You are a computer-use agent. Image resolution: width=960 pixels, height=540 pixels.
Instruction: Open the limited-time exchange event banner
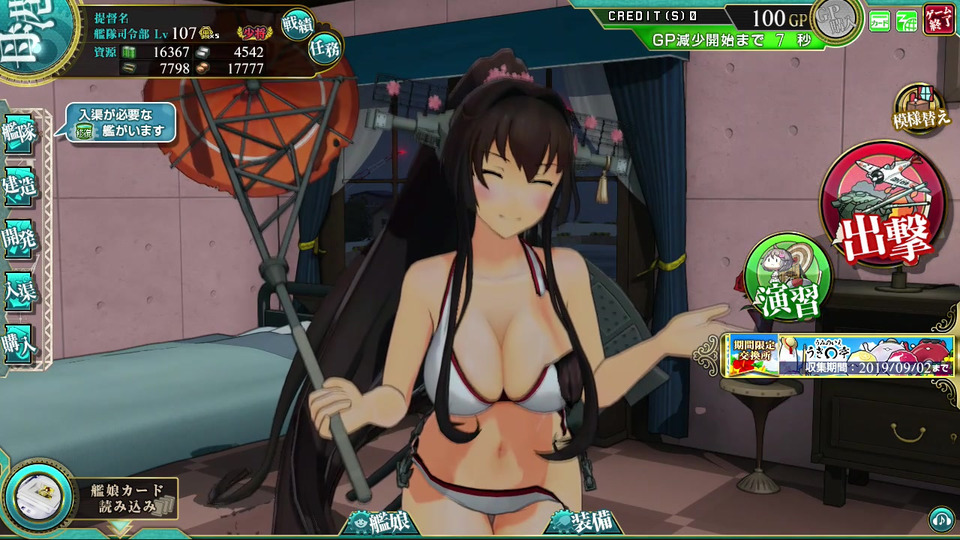(839, 356)
